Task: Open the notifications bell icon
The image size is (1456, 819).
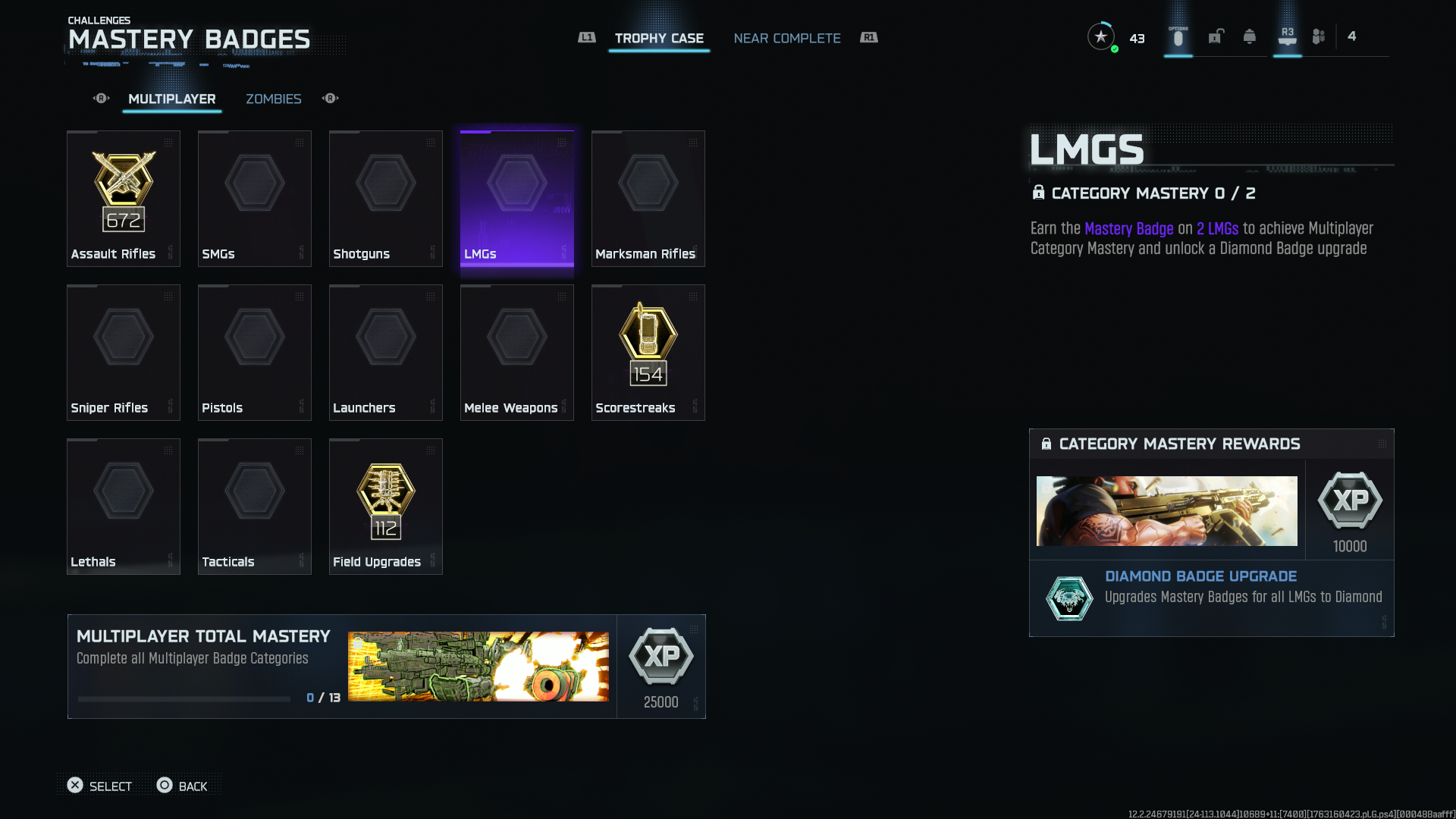Action: (1249, 36)
